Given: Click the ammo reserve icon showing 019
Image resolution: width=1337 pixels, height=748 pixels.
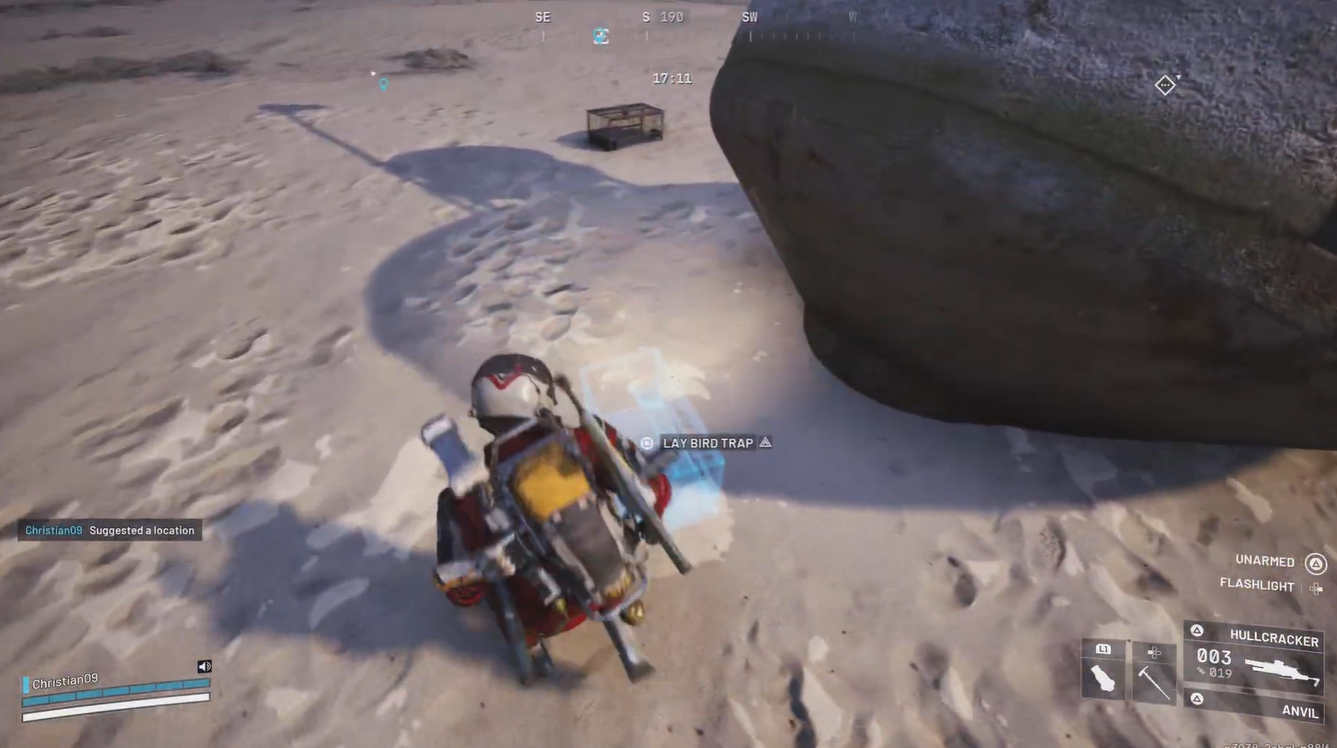Looking at the screenshot, I should 1201,672.
